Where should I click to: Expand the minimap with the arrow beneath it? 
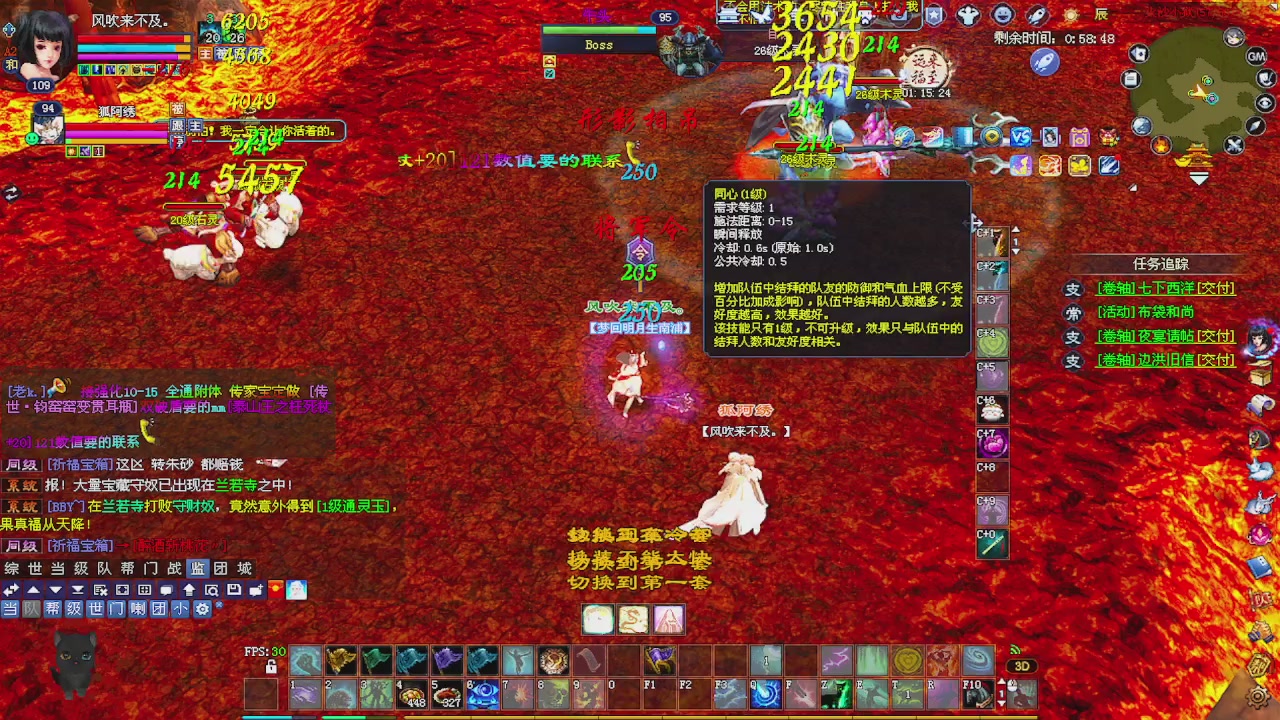pos(1199,177)
